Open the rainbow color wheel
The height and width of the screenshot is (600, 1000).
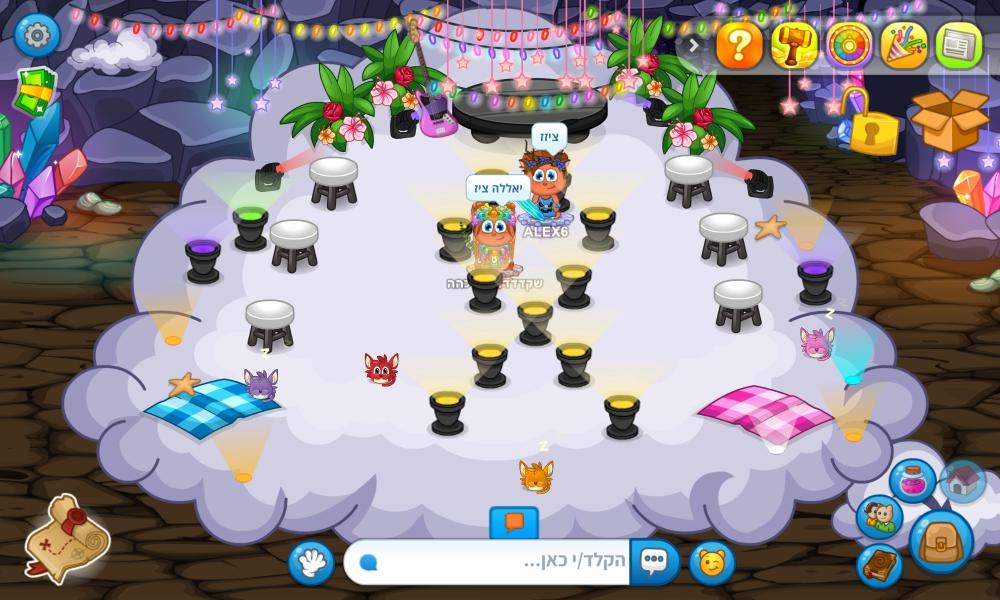tap(849, 45)
